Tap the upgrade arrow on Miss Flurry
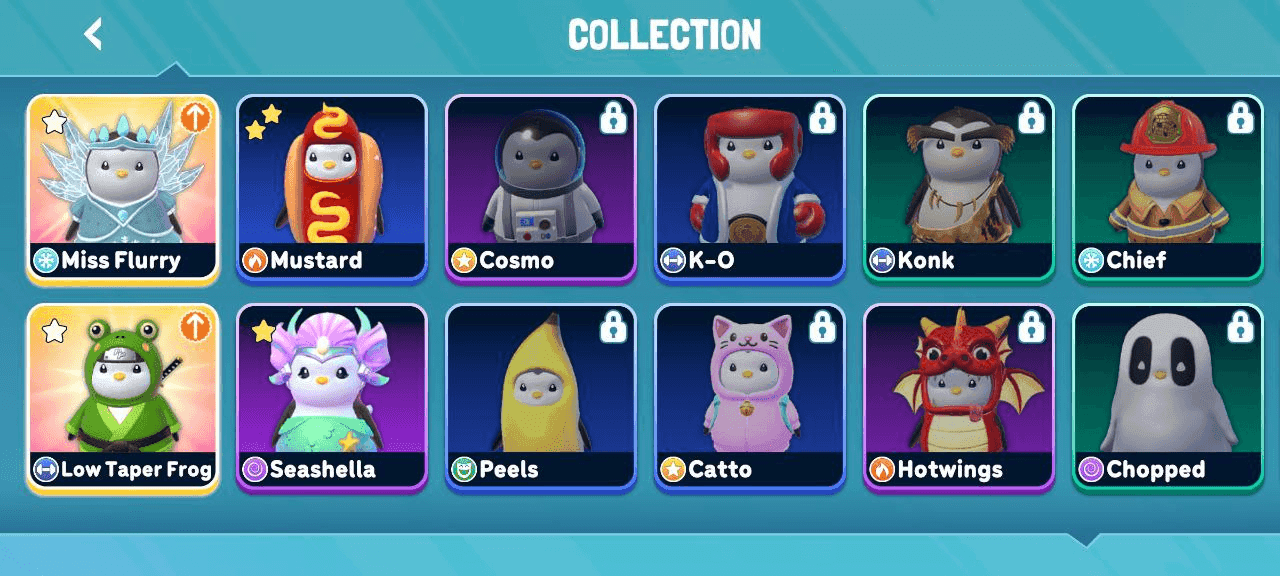The height and width of the screenshot is (576, 1280). tap(195, 118)
